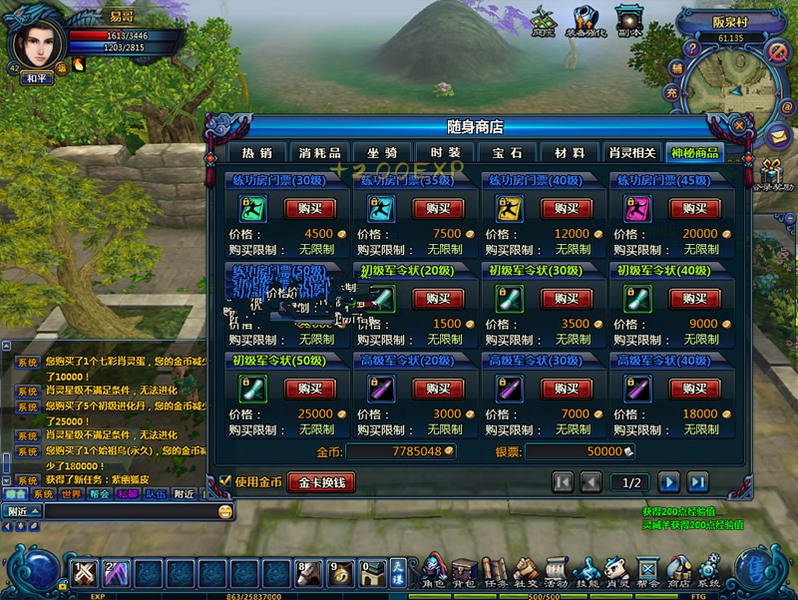
Task: Click the 金卡换钱 button
Action: click(x=321, y=482)
